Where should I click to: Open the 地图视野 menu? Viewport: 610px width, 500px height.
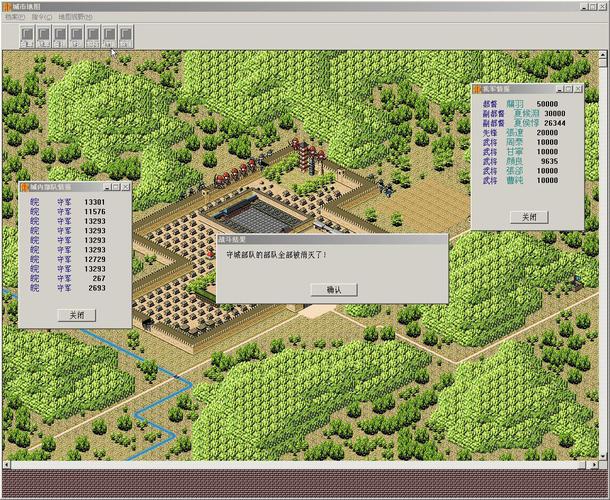pyautogui.click(x=75, y=17)
